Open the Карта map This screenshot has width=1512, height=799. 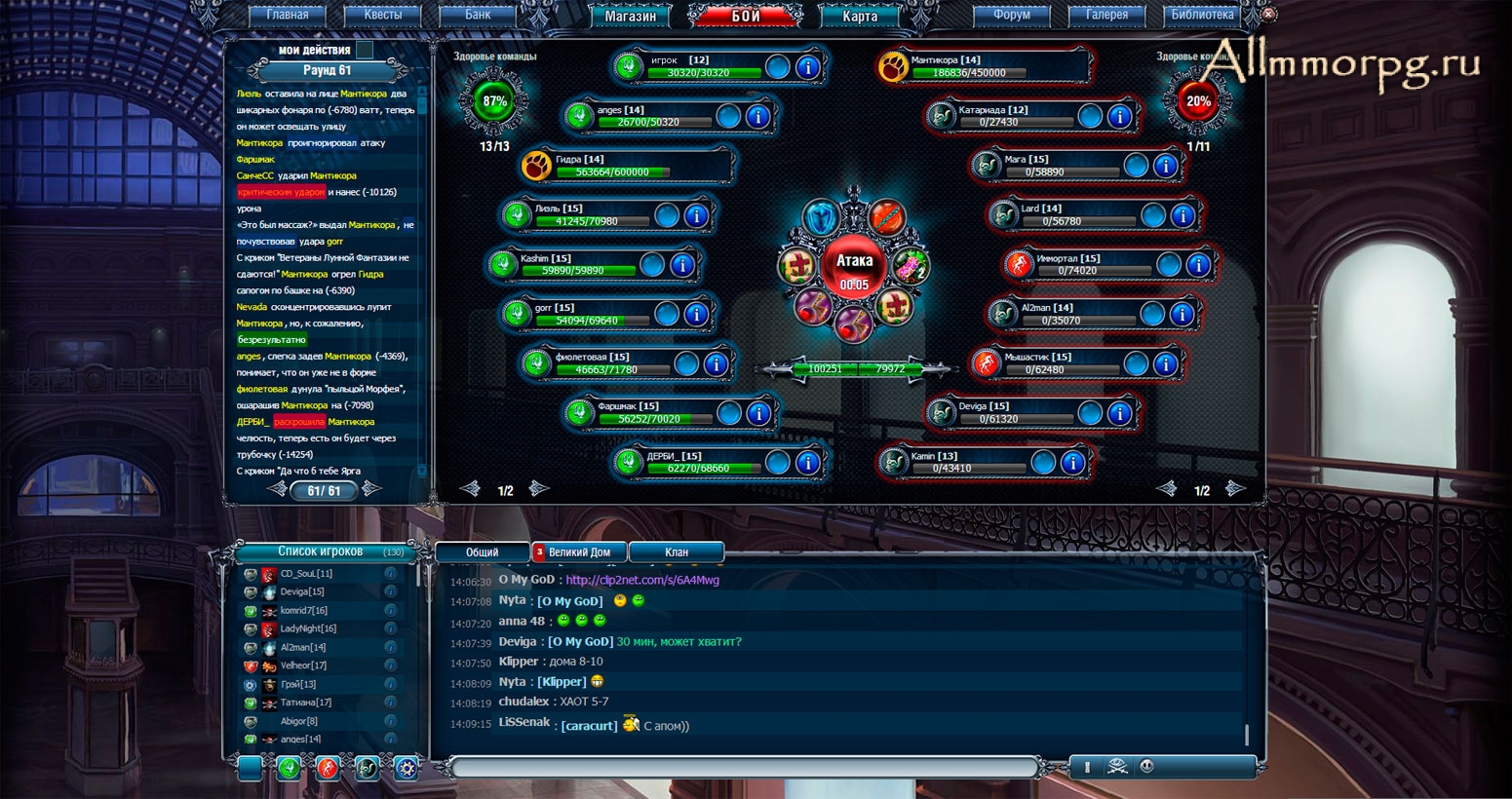pos(859,16)
